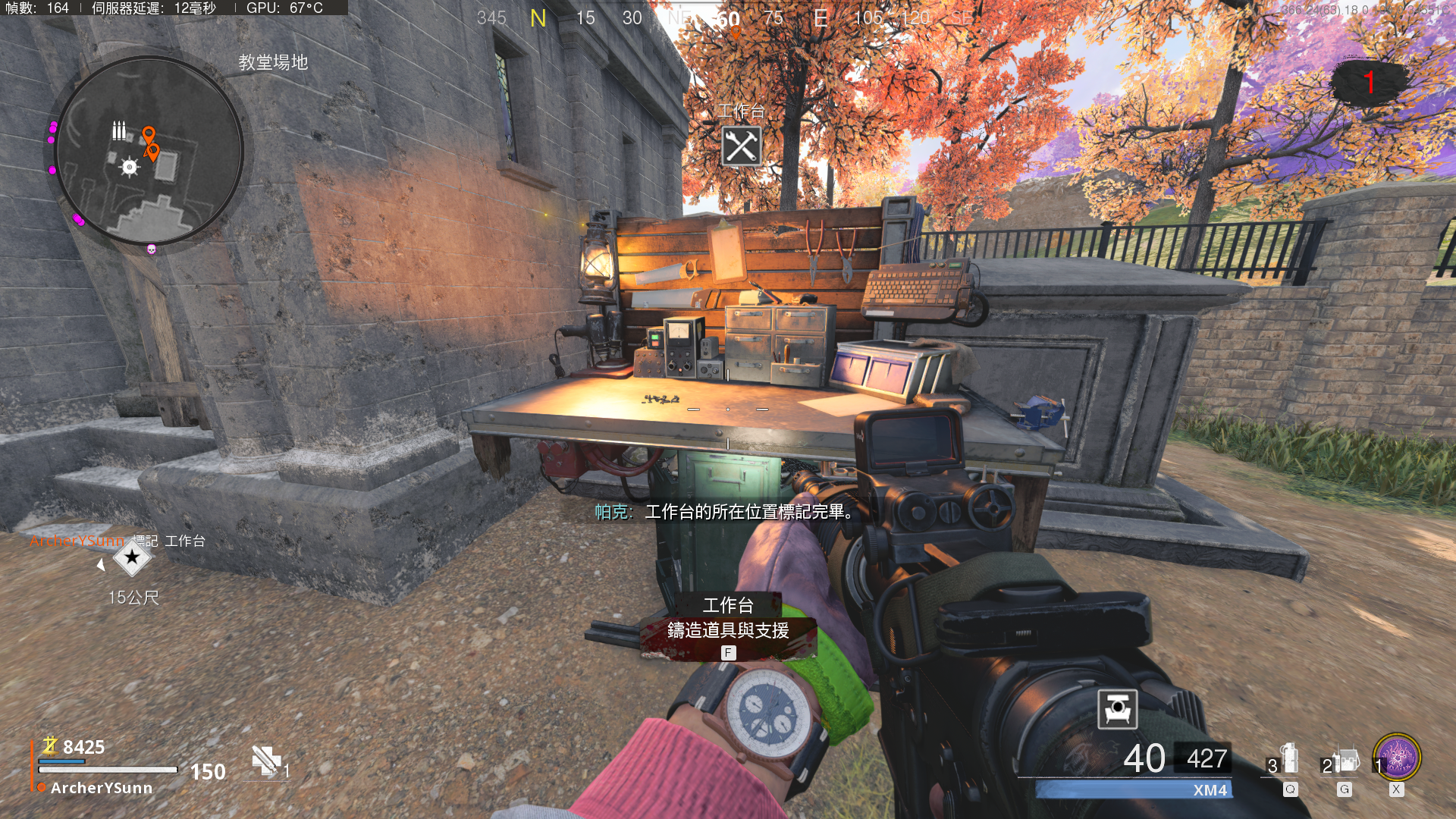Click the skull marker at minimap edge
The height and width of the screenshot is (819, 1456).
coord(151,249)
